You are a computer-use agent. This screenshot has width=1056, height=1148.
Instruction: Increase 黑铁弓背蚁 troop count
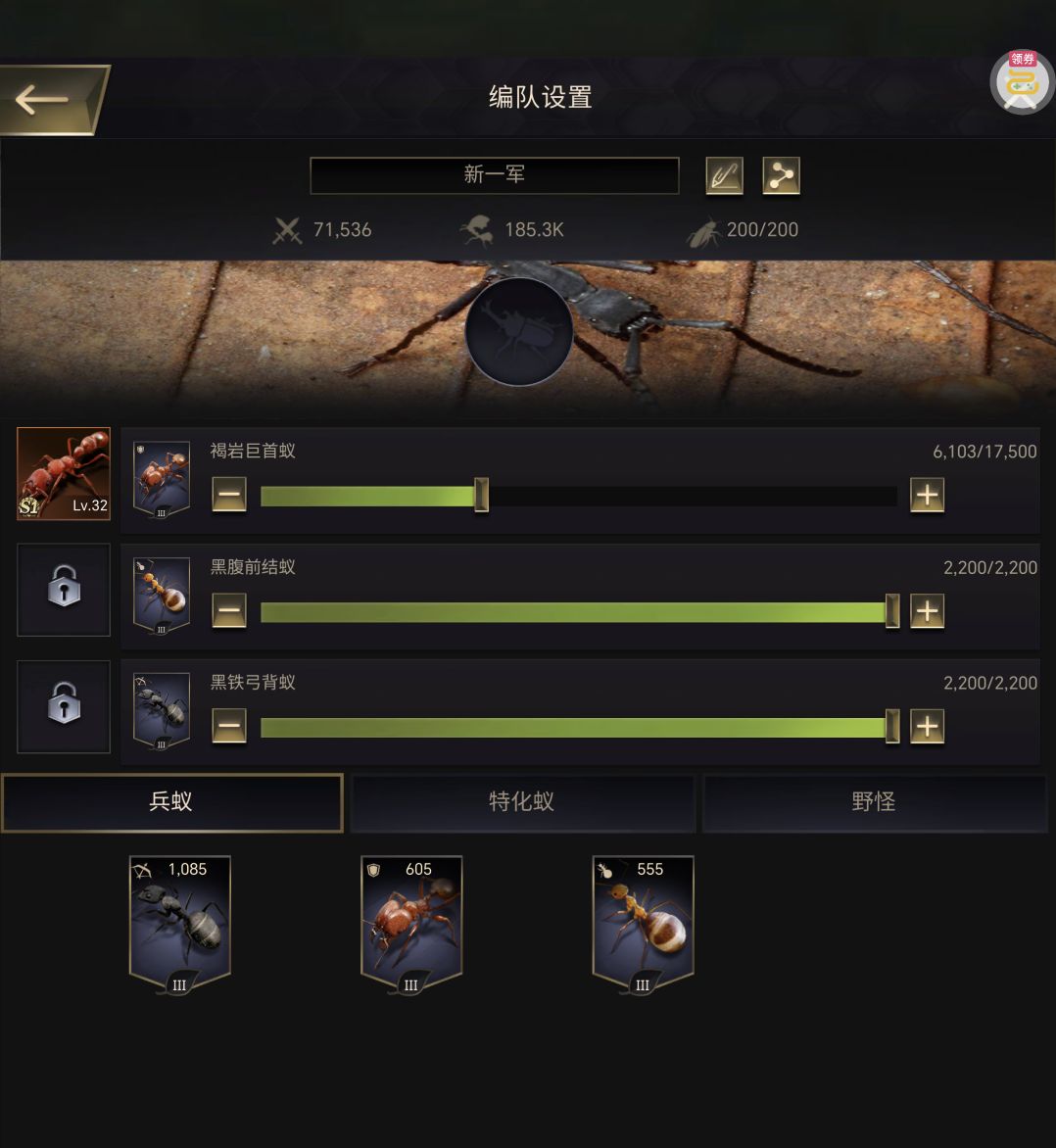click(x=927, y=727)
